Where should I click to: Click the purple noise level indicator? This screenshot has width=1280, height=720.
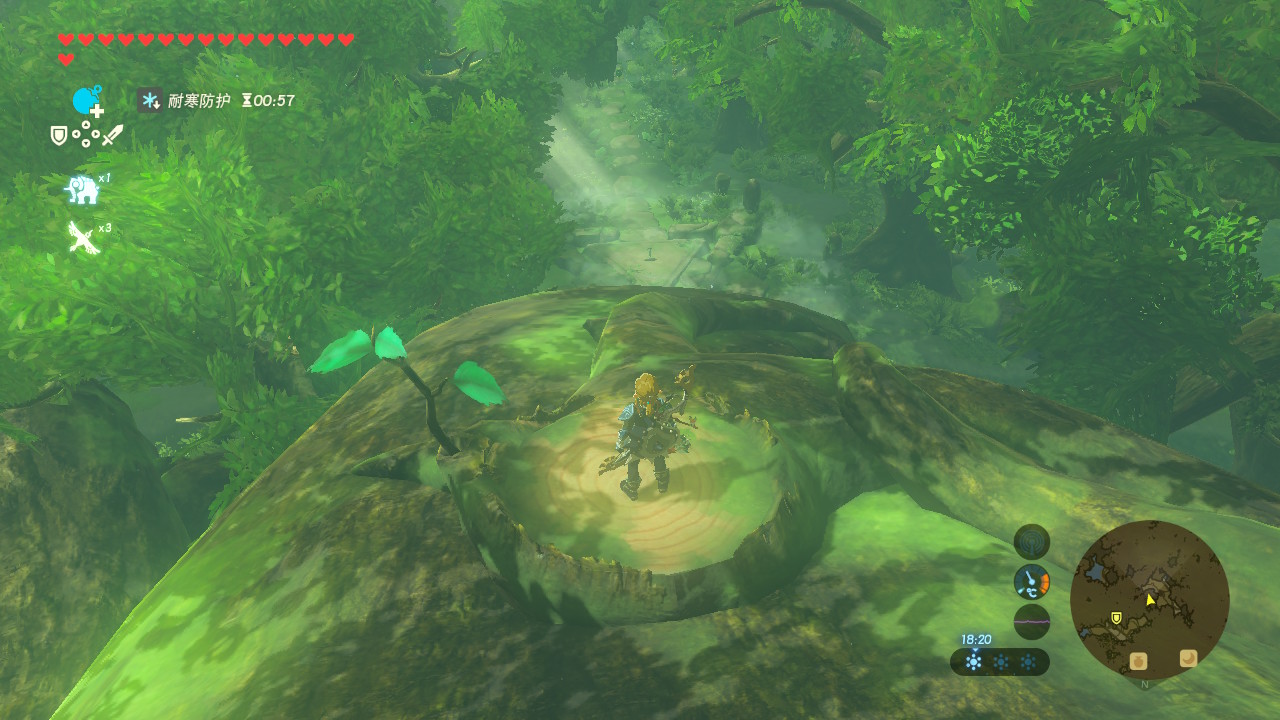pos(1031,621)
